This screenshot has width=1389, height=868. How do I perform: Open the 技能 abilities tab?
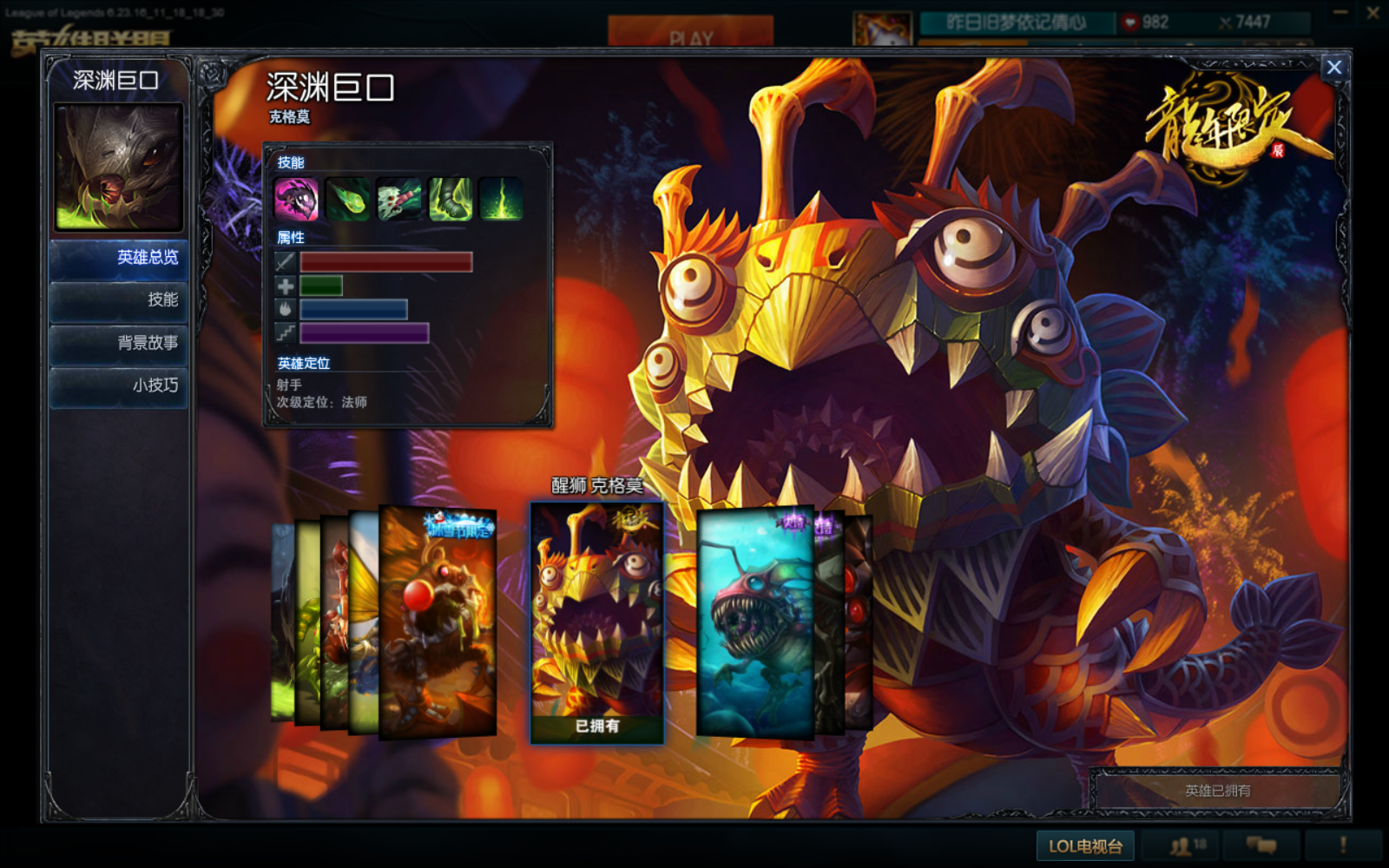[x=119, y=300]
